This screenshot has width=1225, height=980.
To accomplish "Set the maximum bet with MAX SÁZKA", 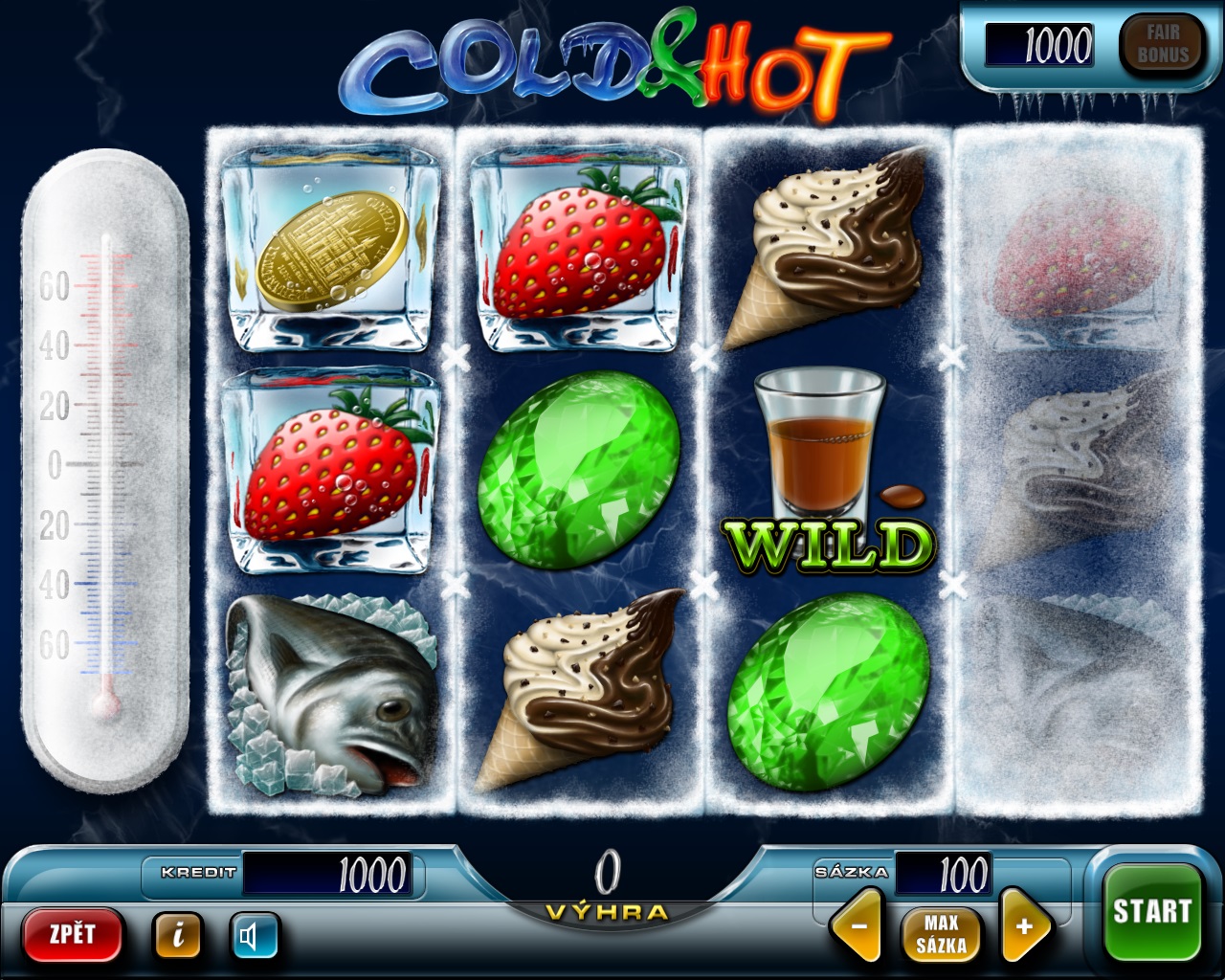I will [941, 934].
